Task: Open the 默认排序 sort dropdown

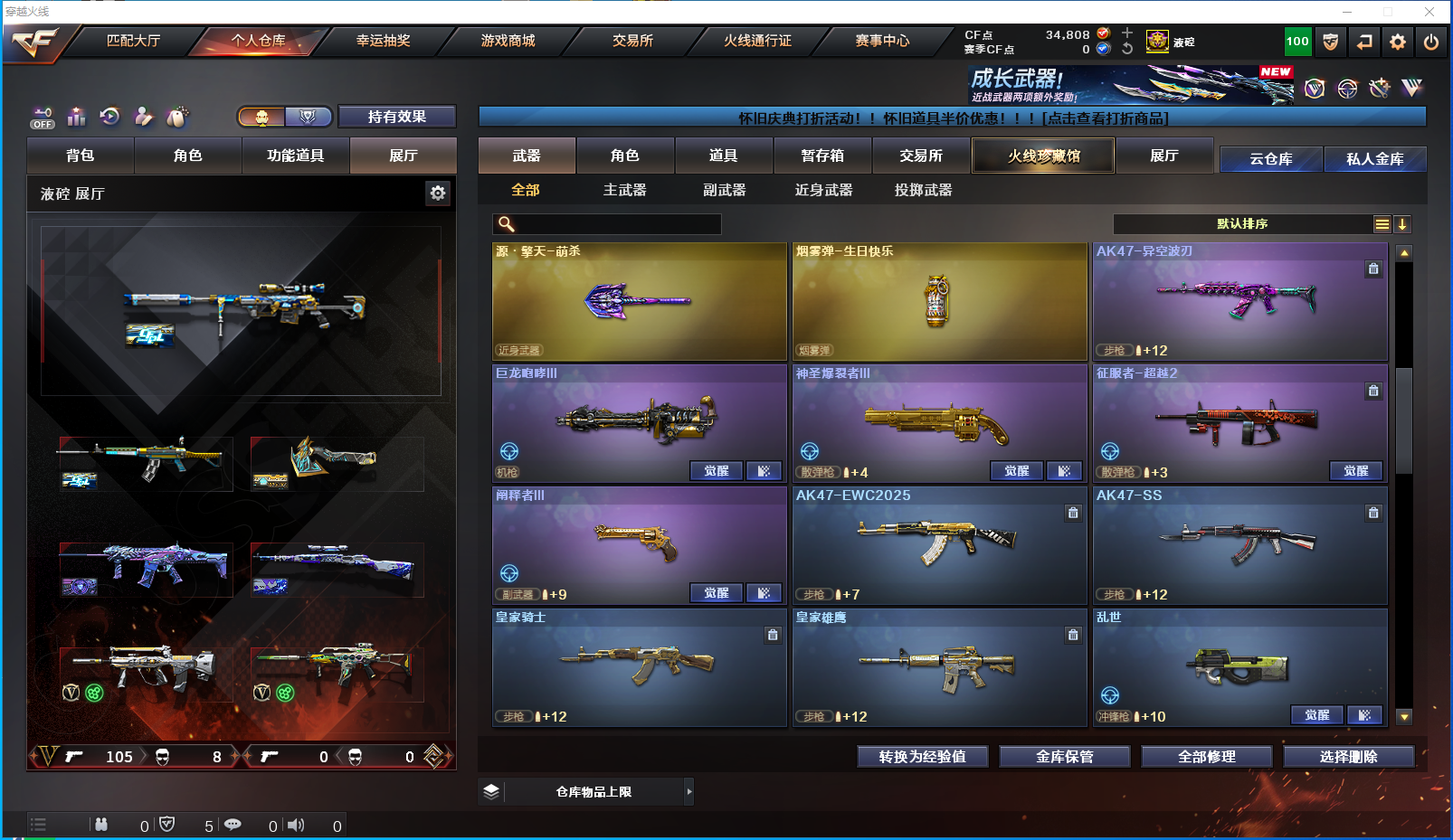Action: click(1242, 224)
